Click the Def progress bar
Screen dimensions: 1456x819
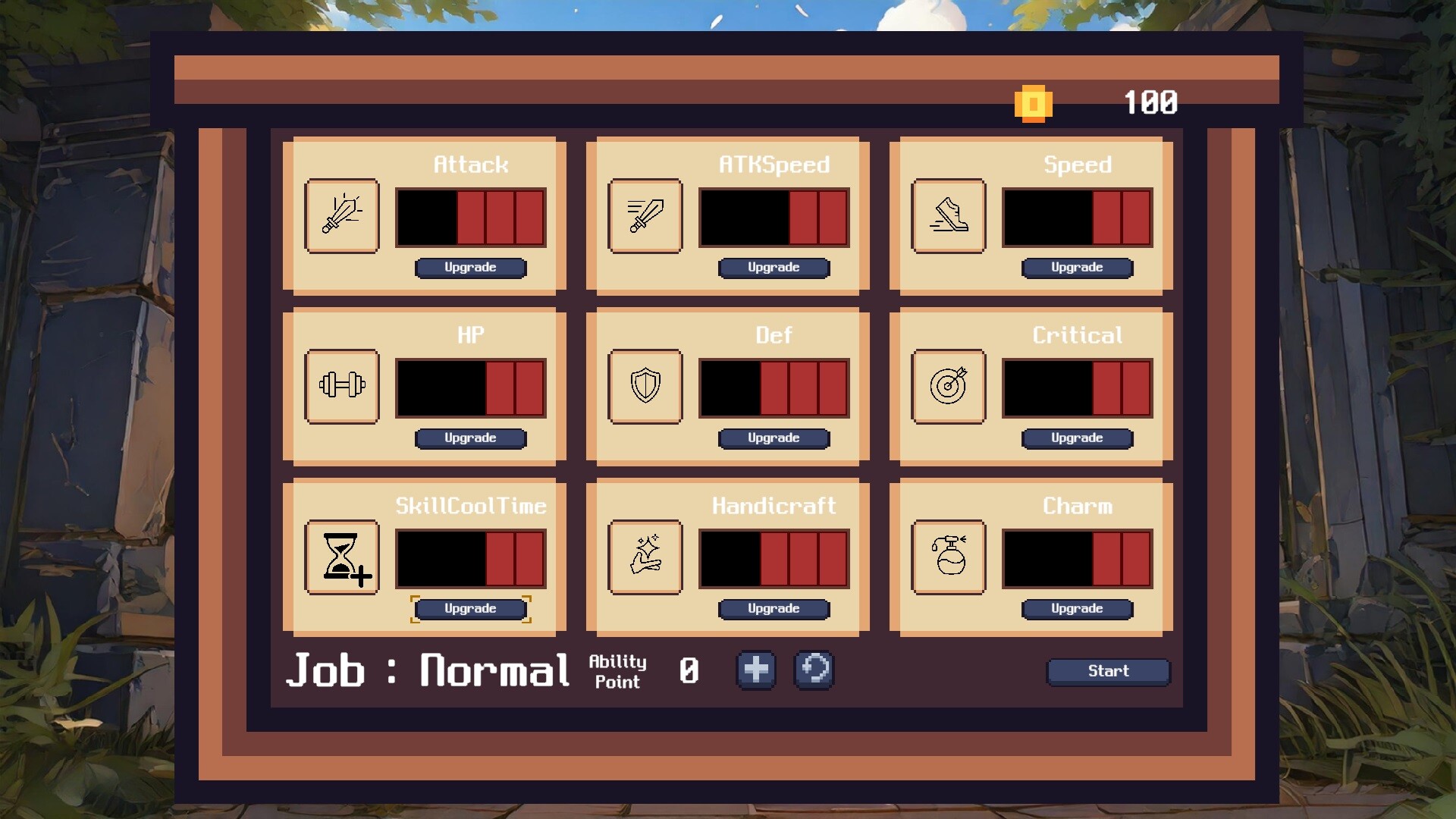click(x=773, y=387)
